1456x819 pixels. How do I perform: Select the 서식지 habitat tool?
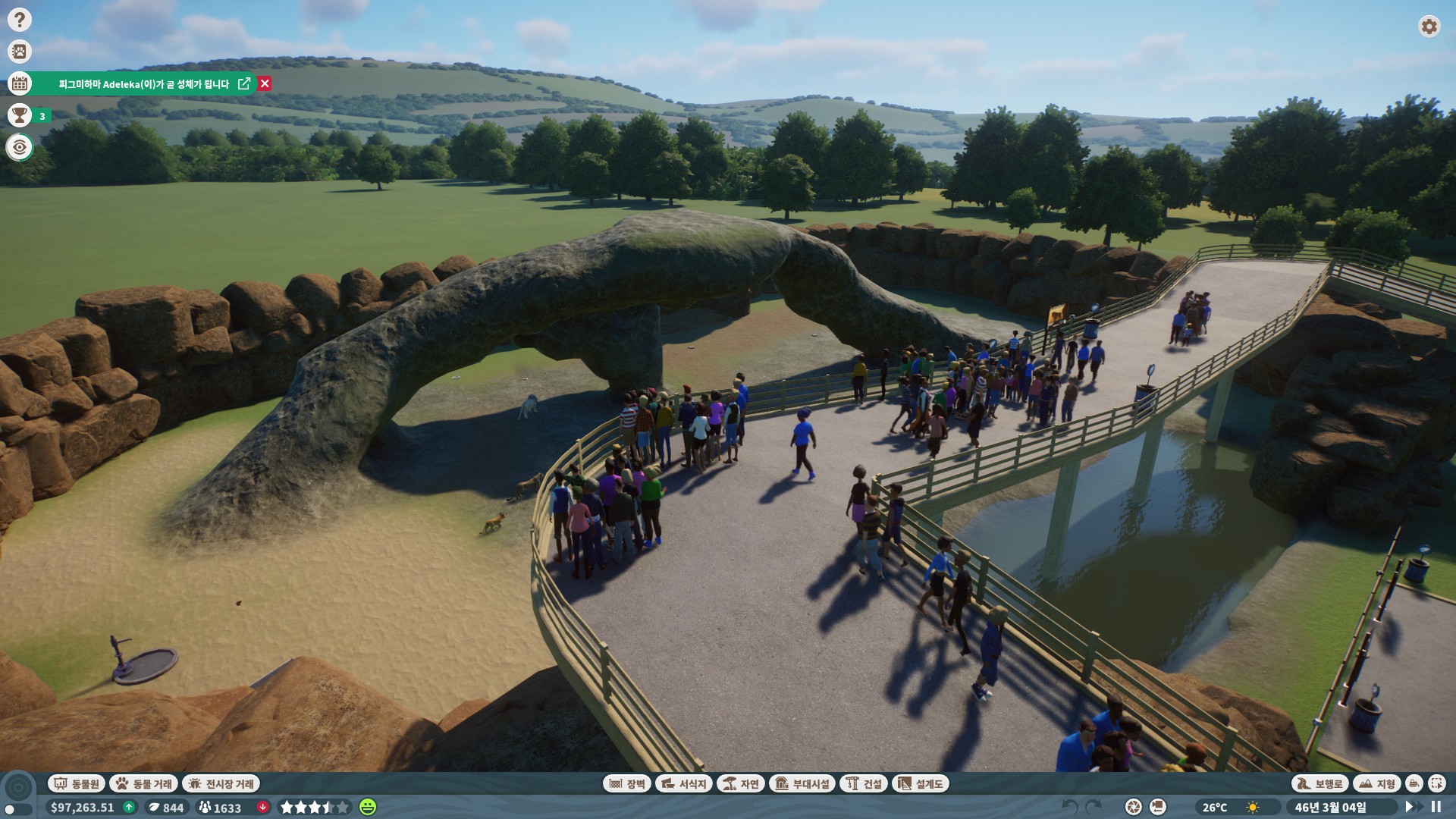pyautogui.click(x=683, y=783)
